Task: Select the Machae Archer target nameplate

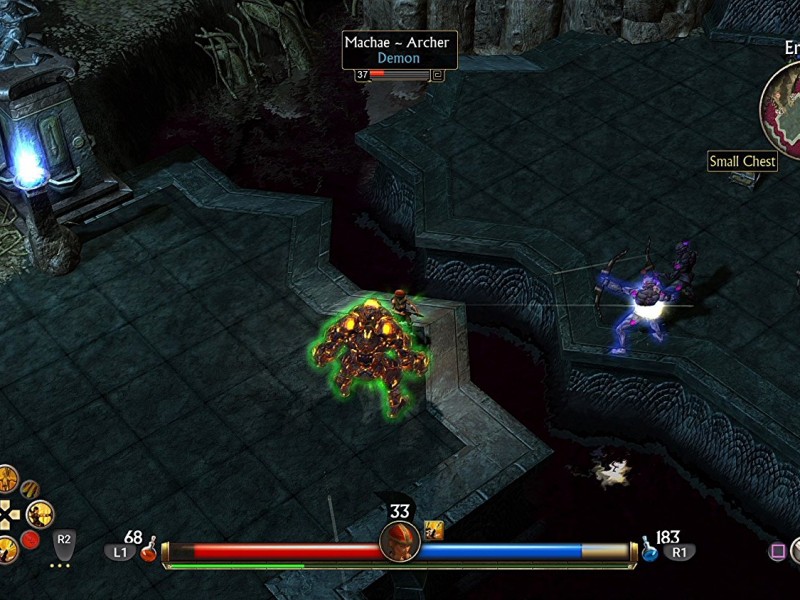Action: (x=399, y=50)
